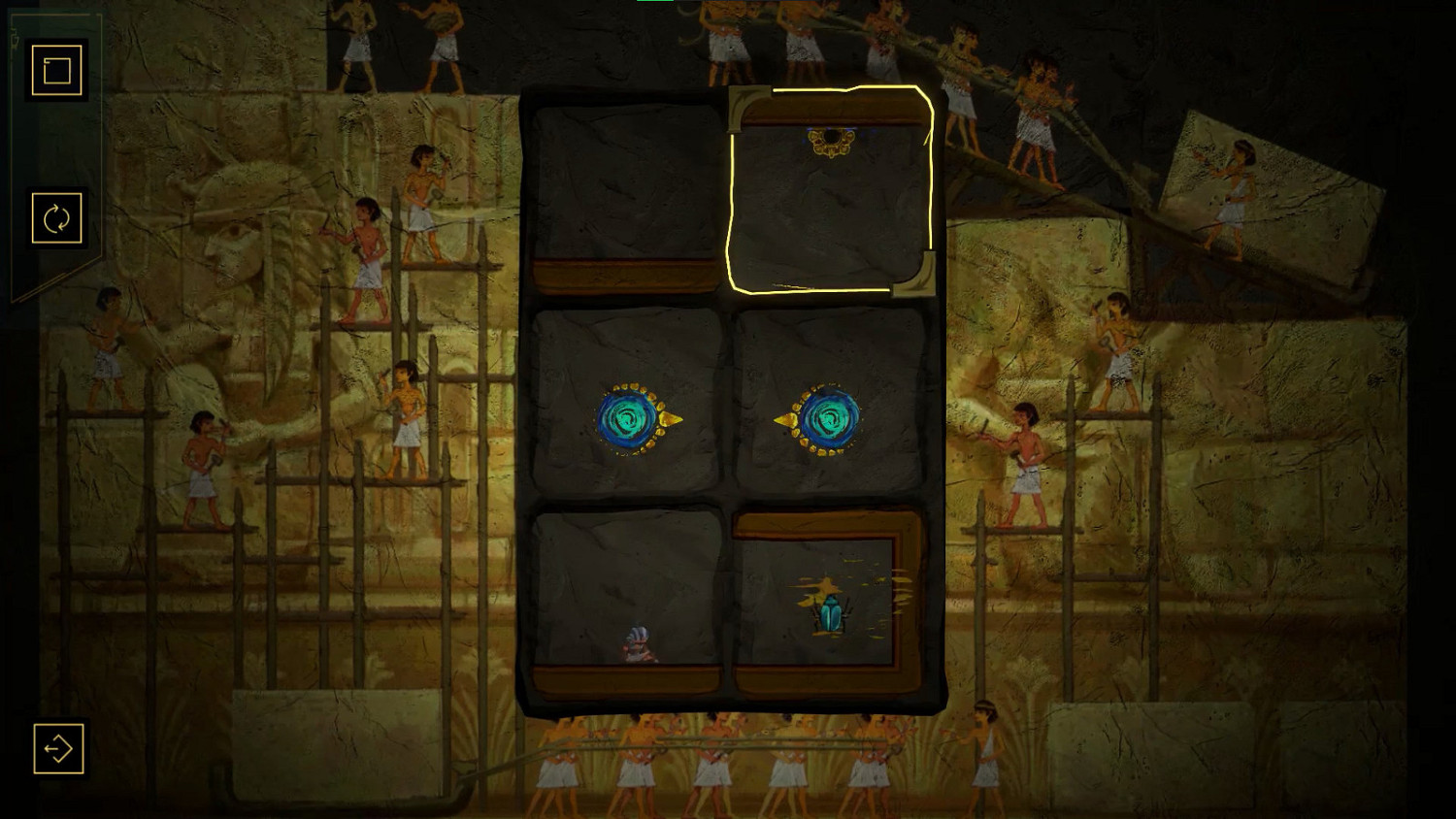Select the scarab beetle tile
The height and width of the screenshot is (819, 1456).
pyautogui.click(x=833, y=608)
